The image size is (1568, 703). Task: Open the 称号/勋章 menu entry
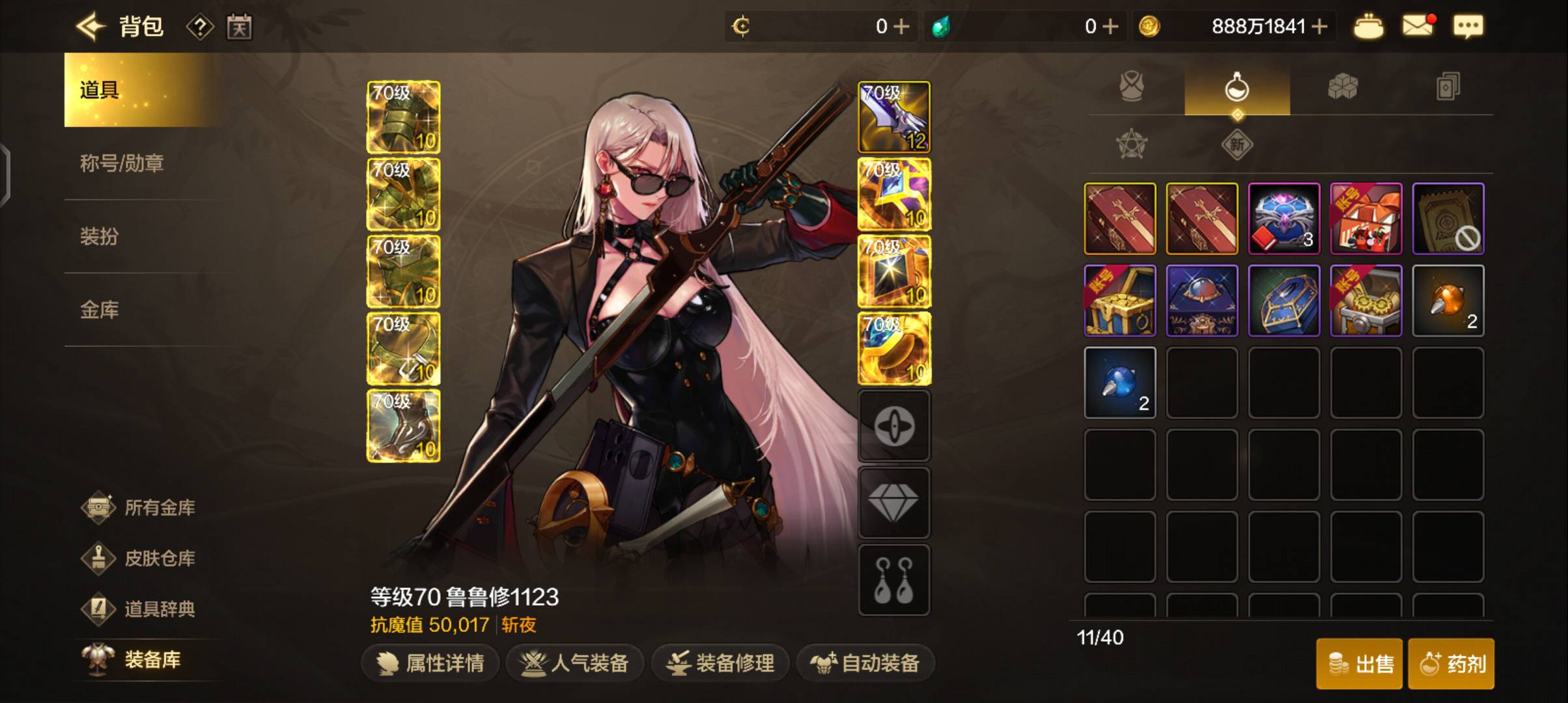pyautogui.click(x=122, y=163)
